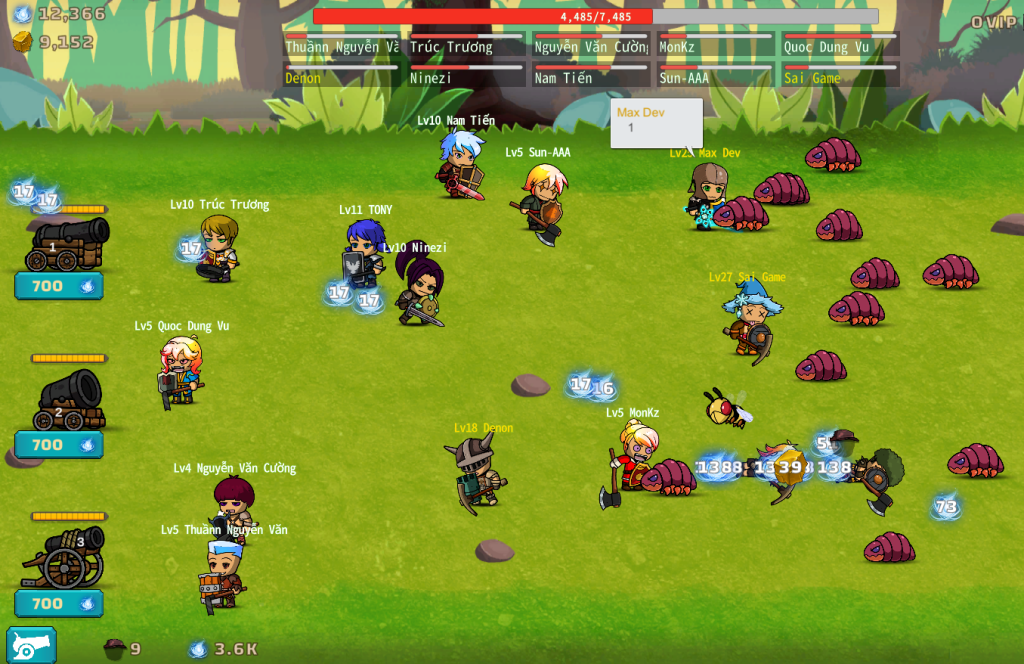The height and width of the screenshot is (664, 1024).
Task: Select Nam Tiến in the player list
Action: tap(591, 76)
